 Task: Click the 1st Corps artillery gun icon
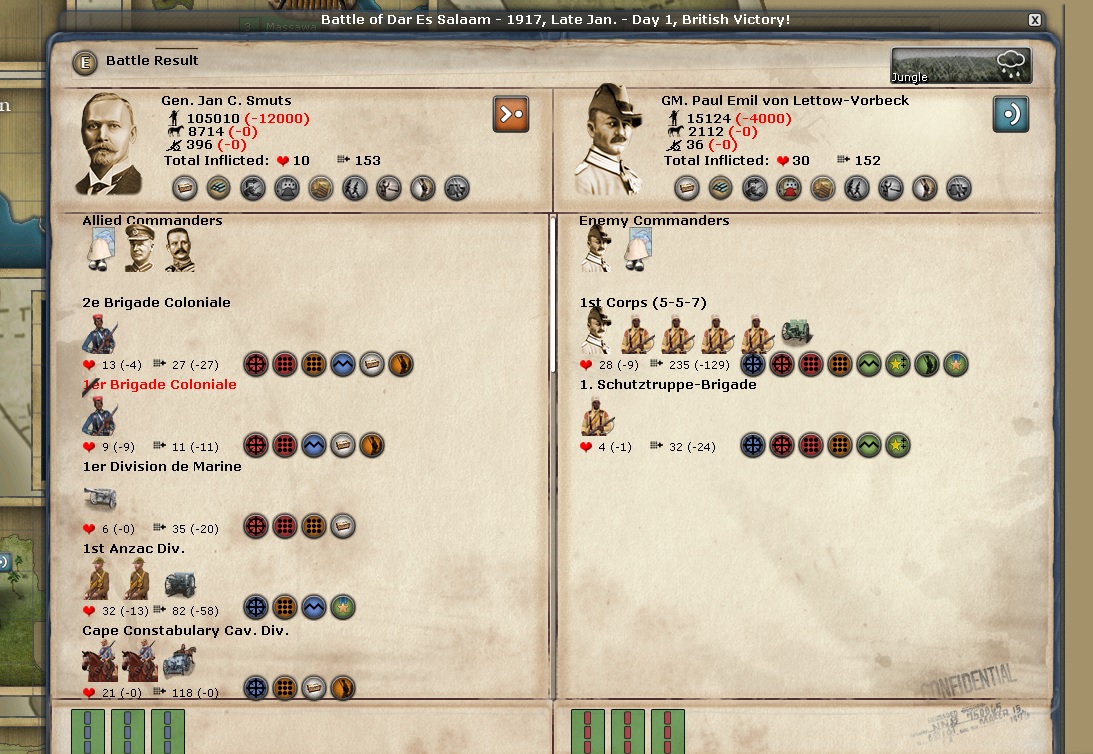click(x=797, y=332)
